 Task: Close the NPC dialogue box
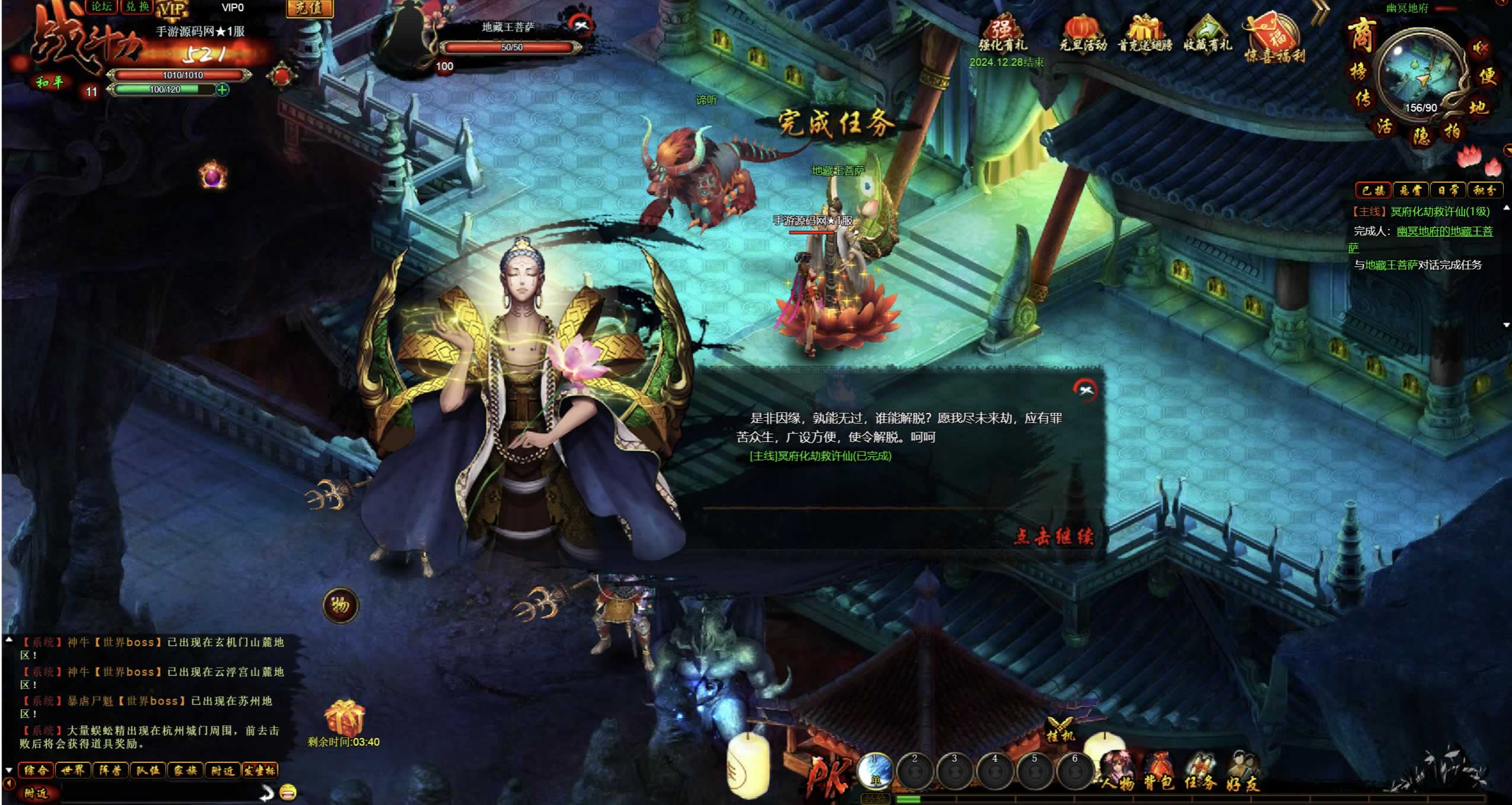pos(1086,390)
